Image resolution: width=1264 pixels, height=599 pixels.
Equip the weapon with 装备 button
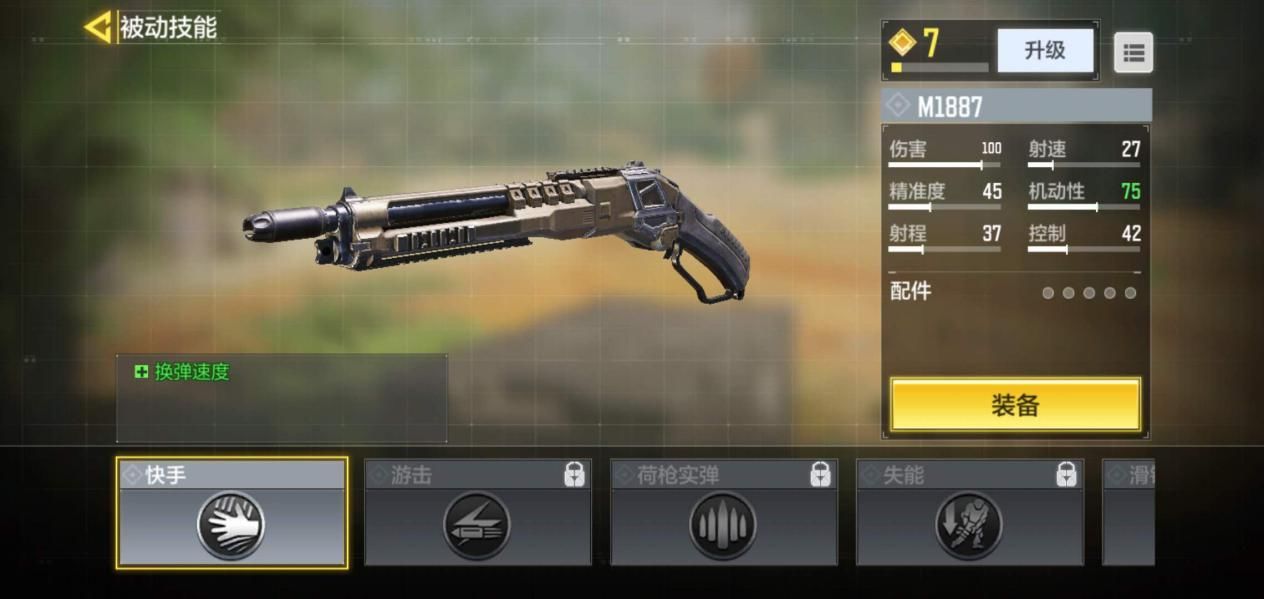(x=1015, y=404)
